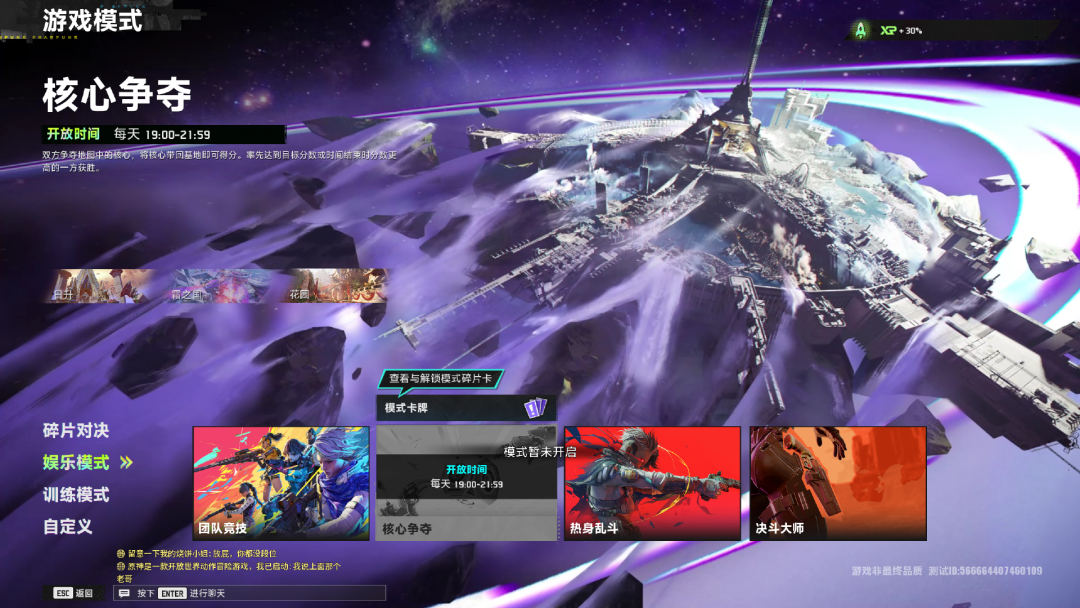1080x608 pixels.
Task: Open the XP +30% boost icon
Action: (x=861, y=31)
